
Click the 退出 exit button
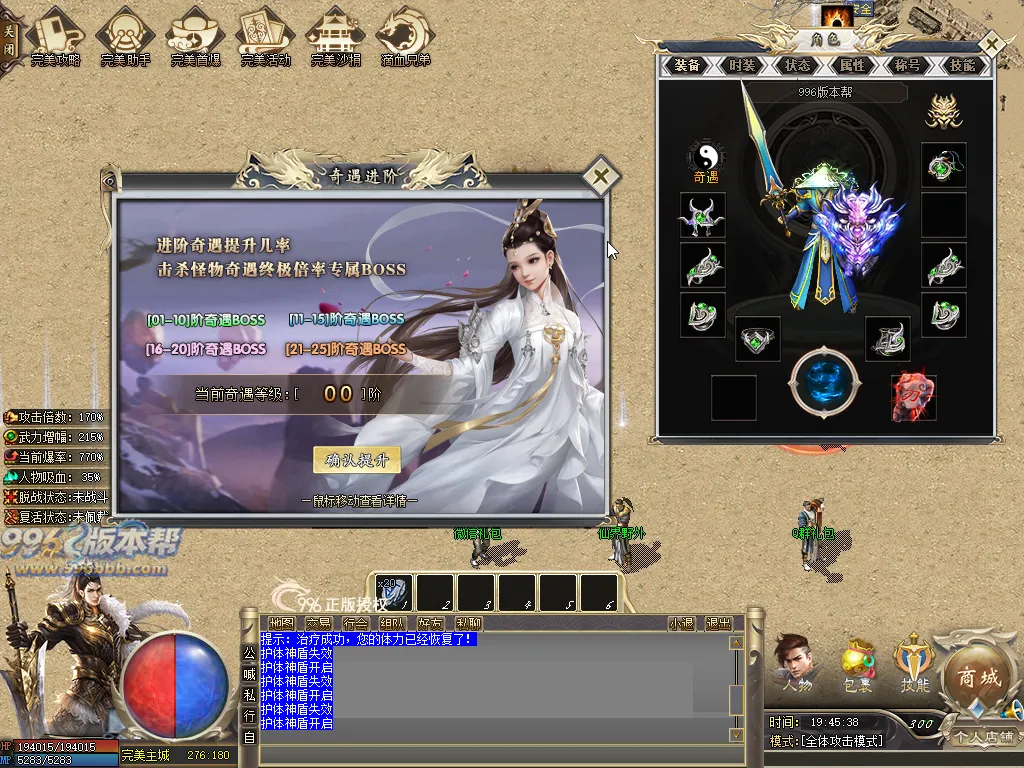click(718, 623)
